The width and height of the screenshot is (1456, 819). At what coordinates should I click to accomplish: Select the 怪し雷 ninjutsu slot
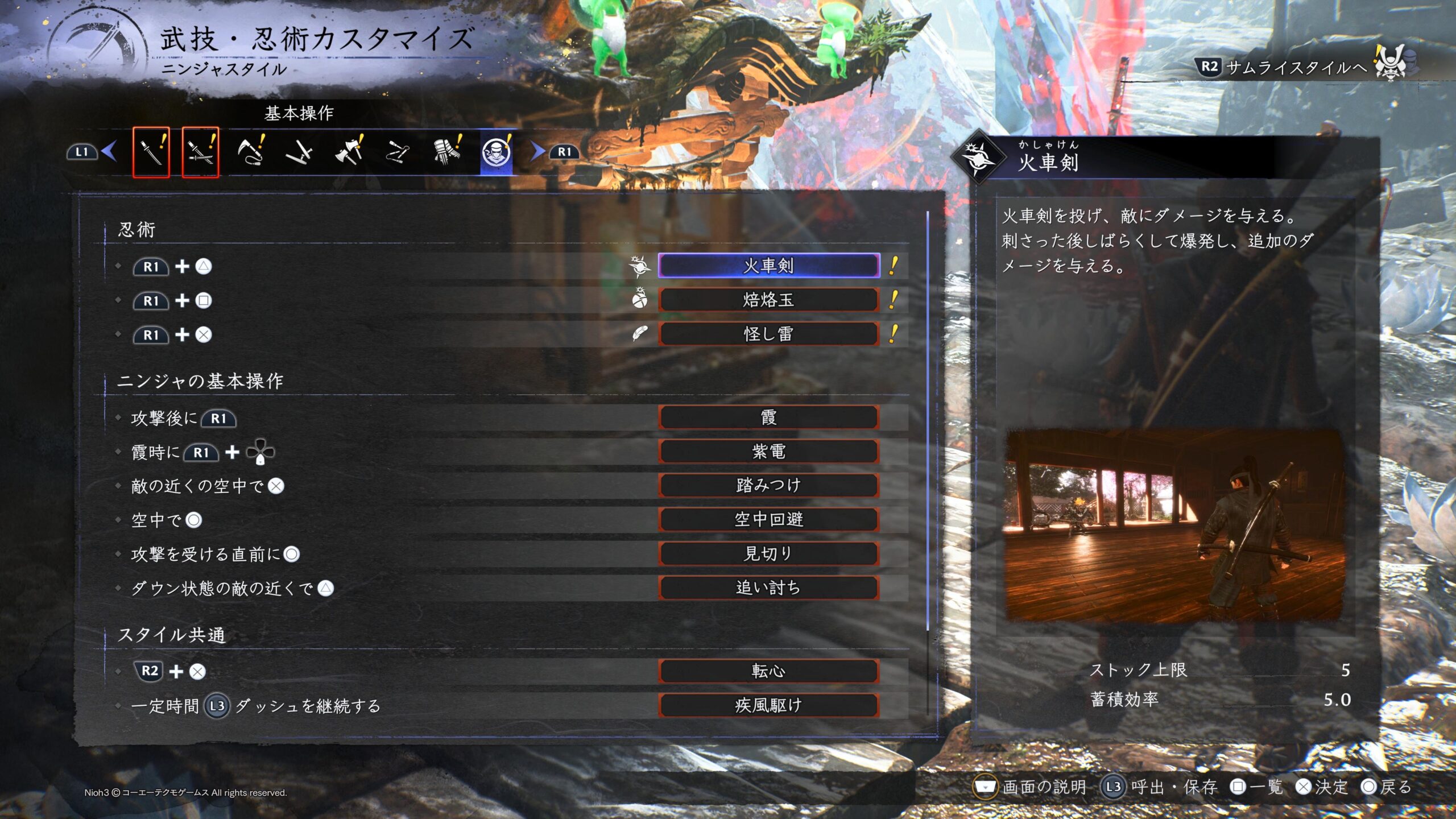pyautogui.click(x=768, y=334)
